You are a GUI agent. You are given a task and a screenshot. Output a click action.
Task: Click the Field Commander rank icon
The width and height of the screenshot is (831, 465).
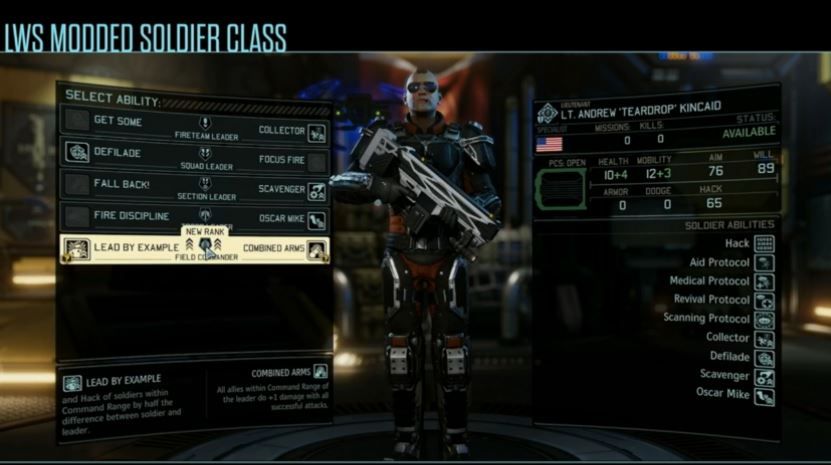click(205, 245)
